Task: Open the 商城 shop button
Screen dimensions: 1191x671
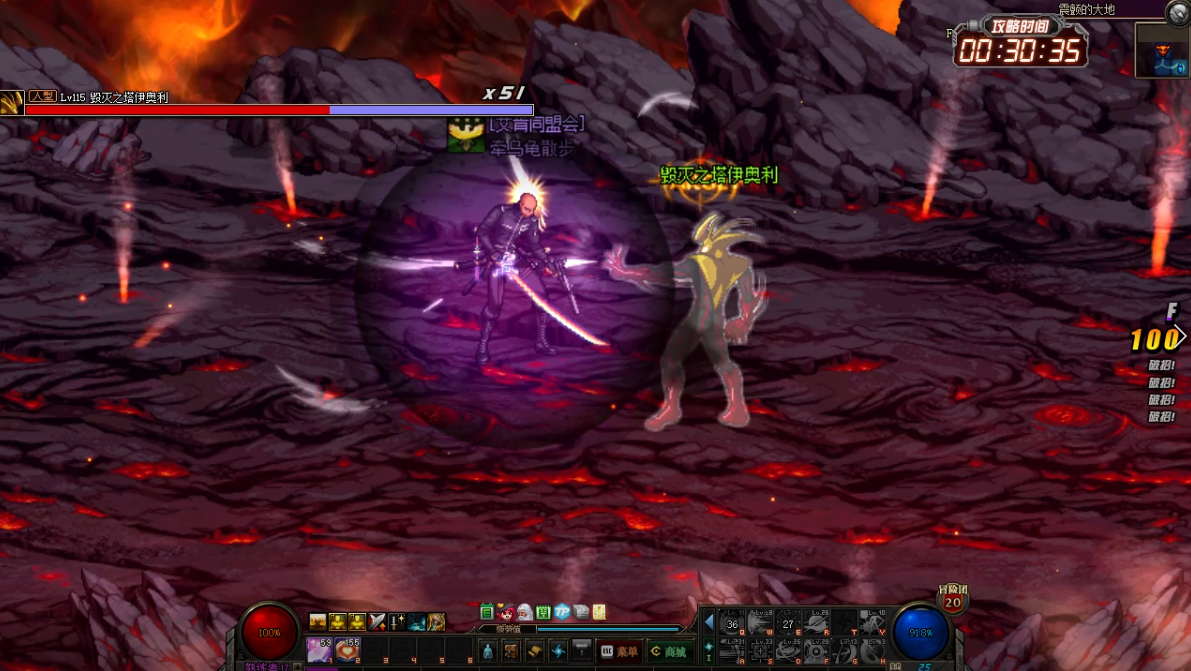Action: coord(668,652)
